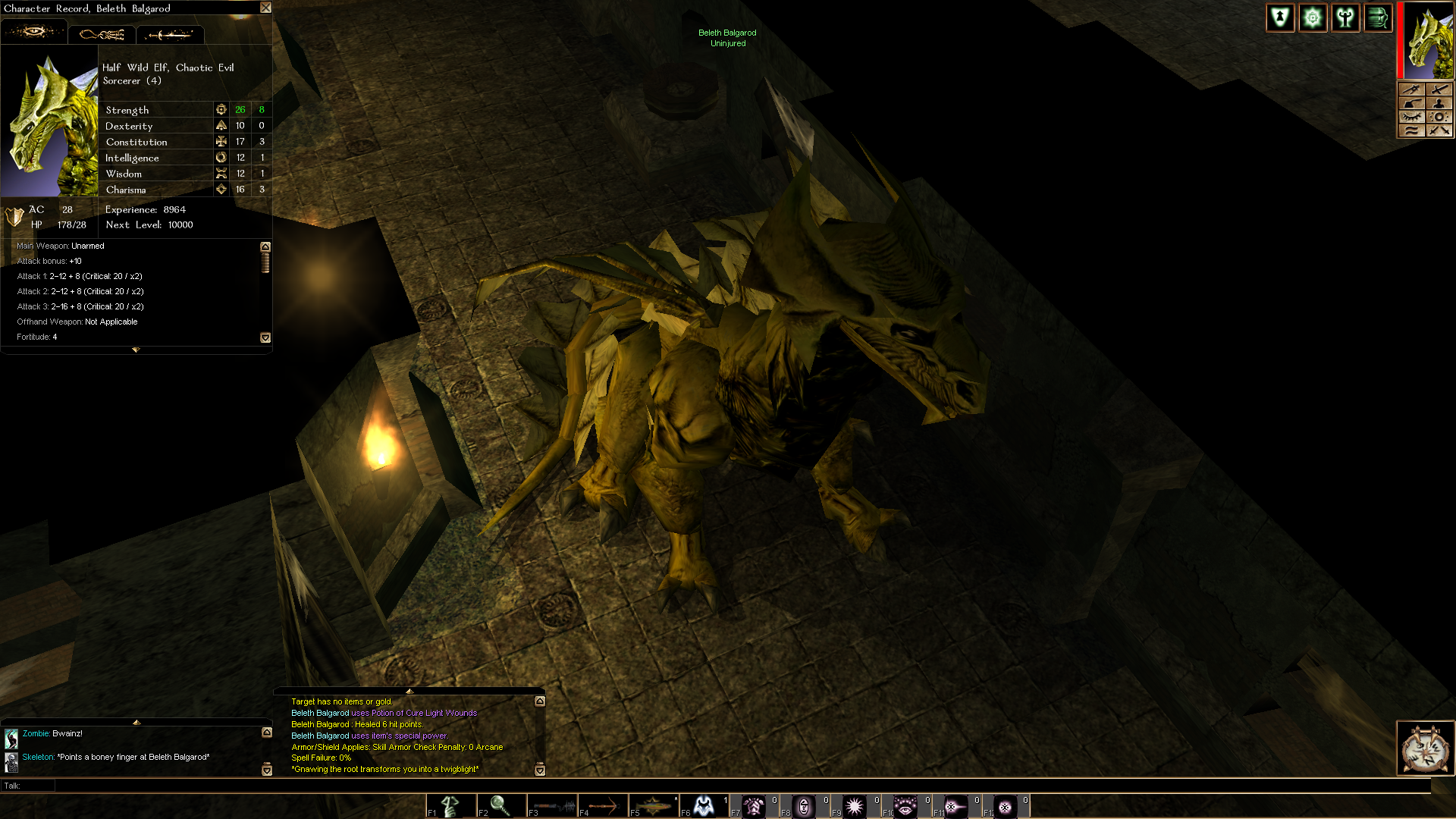The image size is (1456, 819).
Task: Click the flexing figure status effect icon
Action: pyautogui.click(x=1346, y=18)
